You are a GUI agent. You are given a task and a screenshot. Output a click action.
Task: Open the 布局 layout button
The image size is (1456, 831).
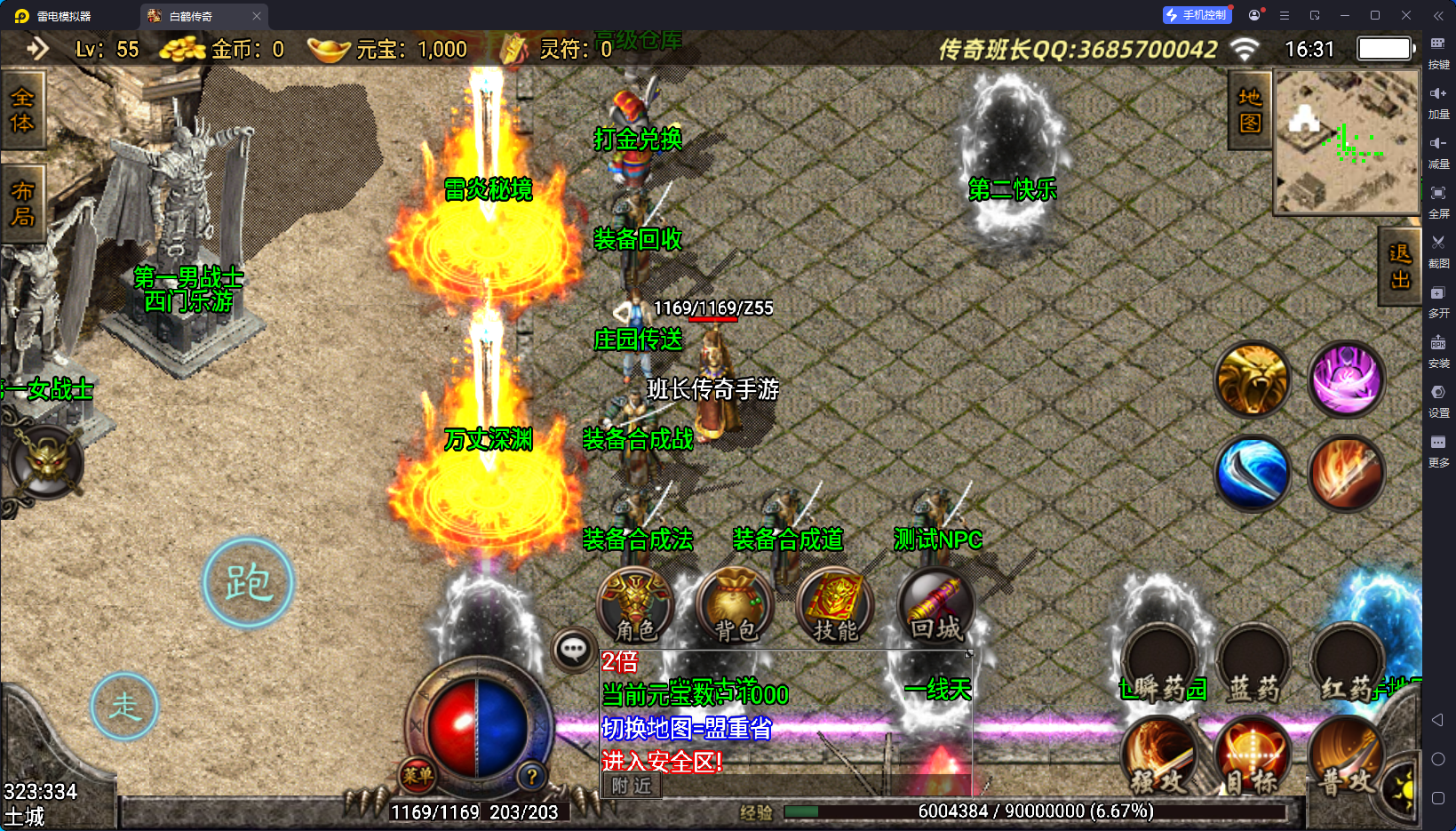22,204
